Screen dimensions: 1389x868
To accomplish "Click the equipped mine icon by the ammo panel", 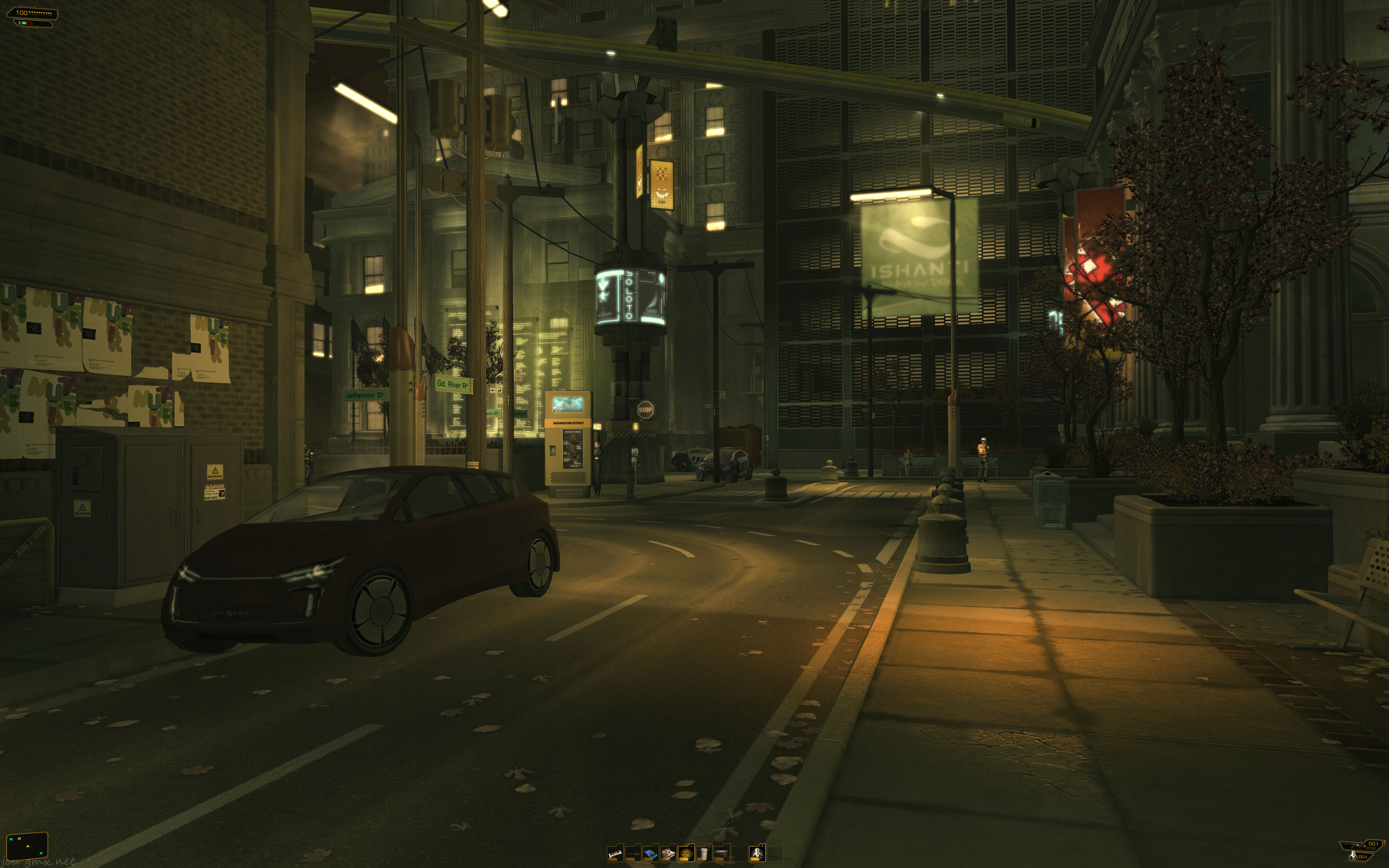I will coord(1353,856).
